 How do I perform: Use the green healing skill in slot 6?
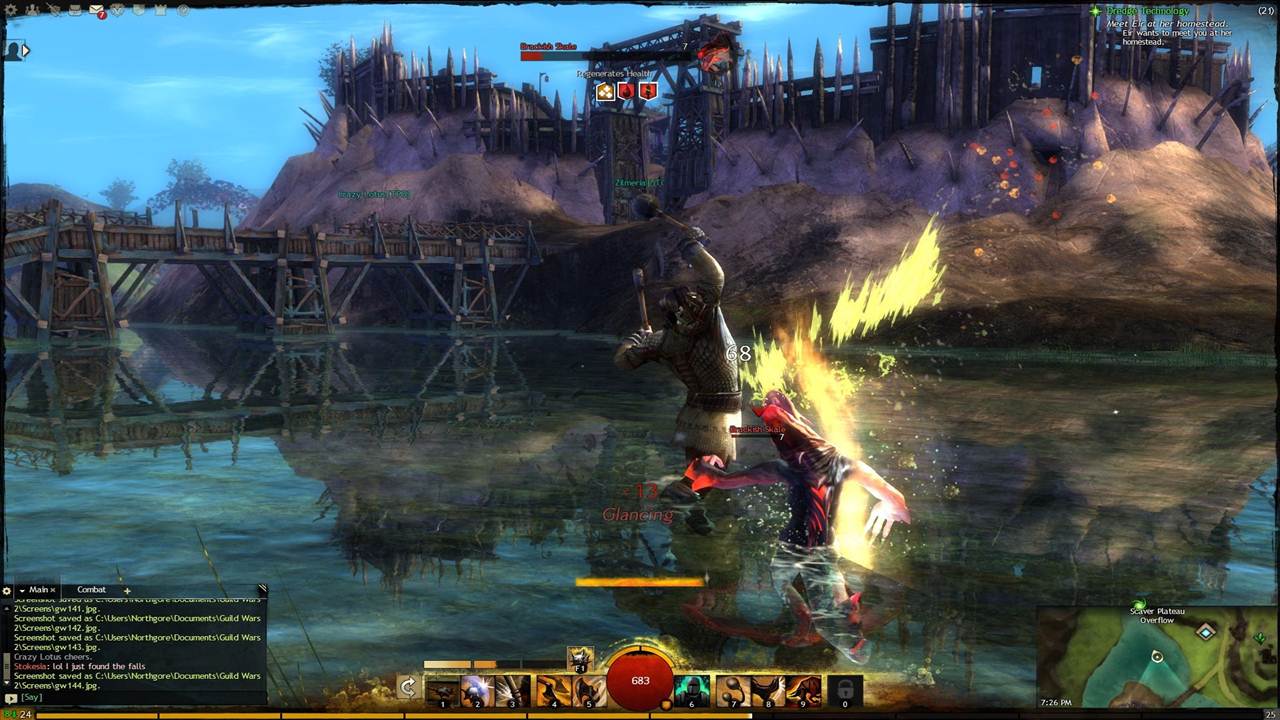690,690
